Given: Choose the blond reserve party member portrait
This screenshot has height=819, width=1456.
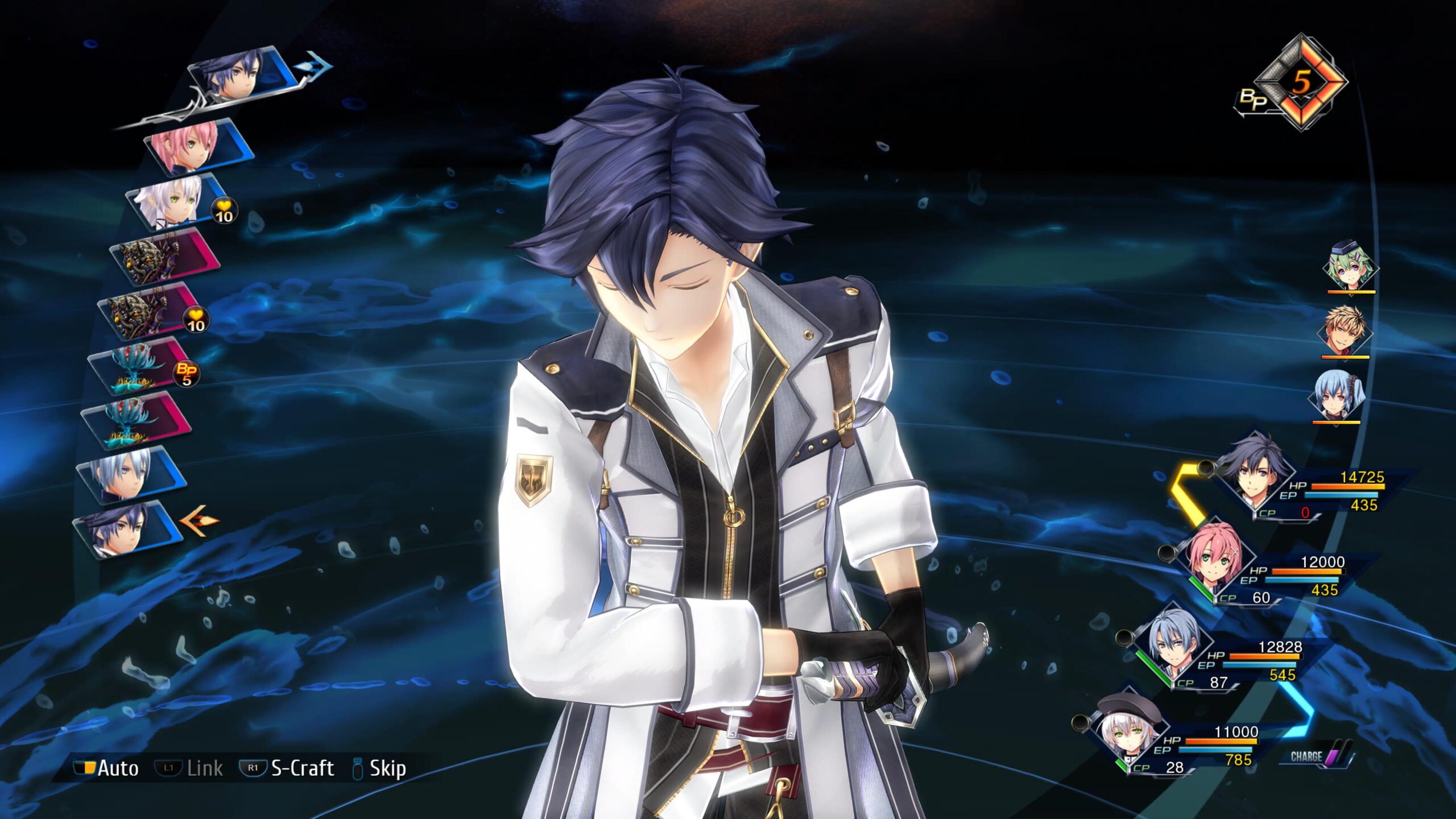Looking at the screenshot, I should click(x=1345, y=332).
